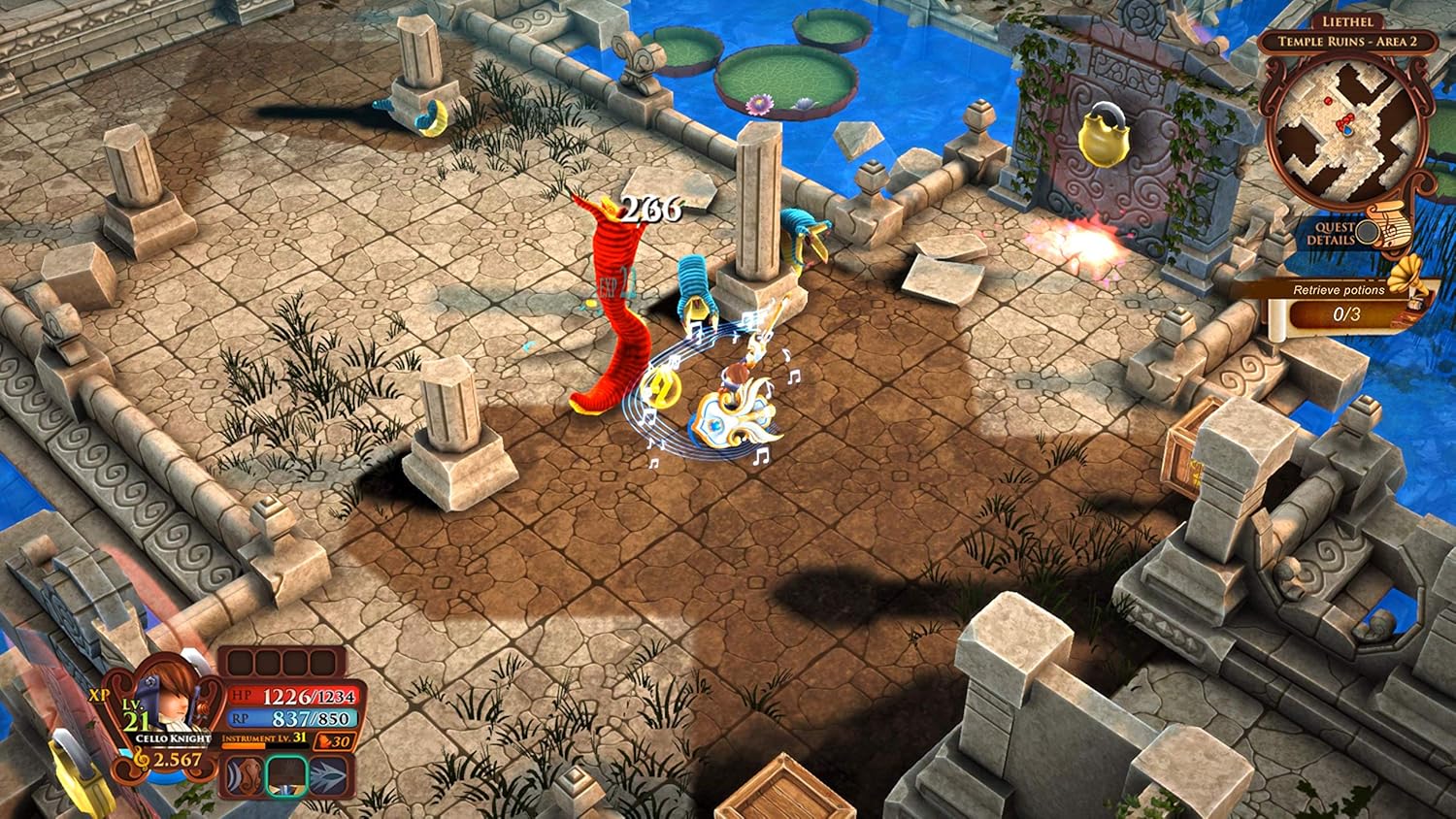
Task: Select the seahorse ability icon
Action: 243,776
